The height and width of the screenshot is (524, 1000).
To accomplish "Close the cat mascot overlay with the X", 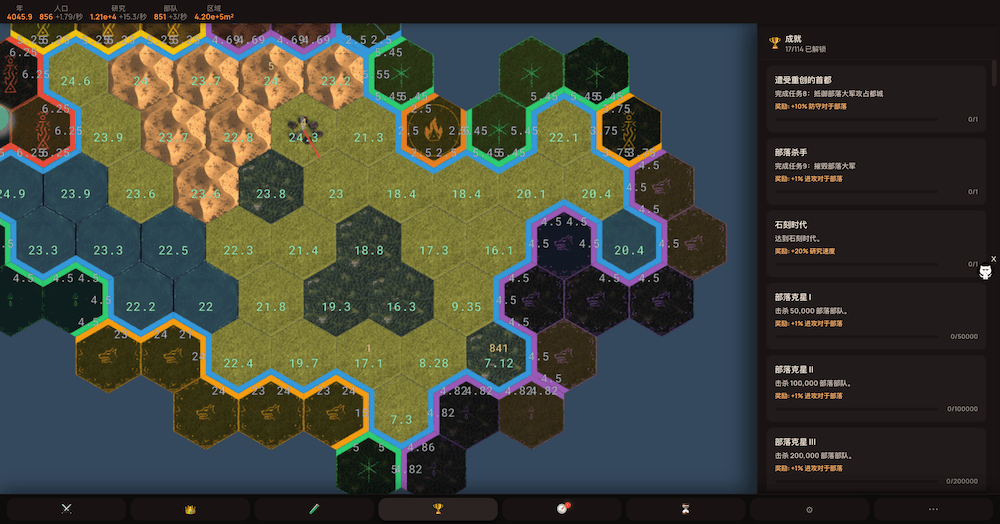I will click(993, 259).
